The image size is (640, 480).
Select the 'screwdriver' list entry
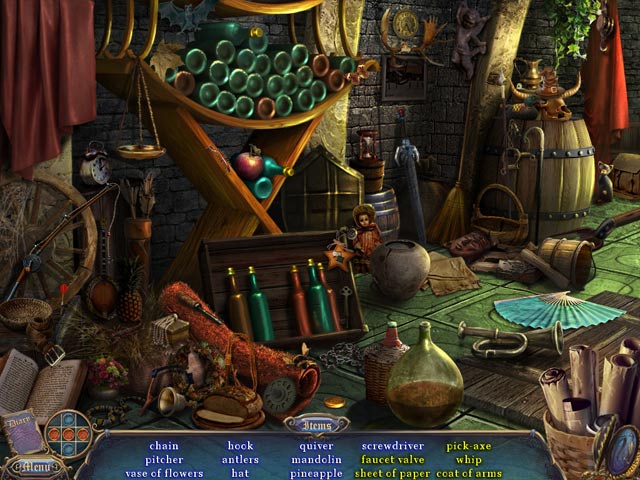tap(393, 446)
